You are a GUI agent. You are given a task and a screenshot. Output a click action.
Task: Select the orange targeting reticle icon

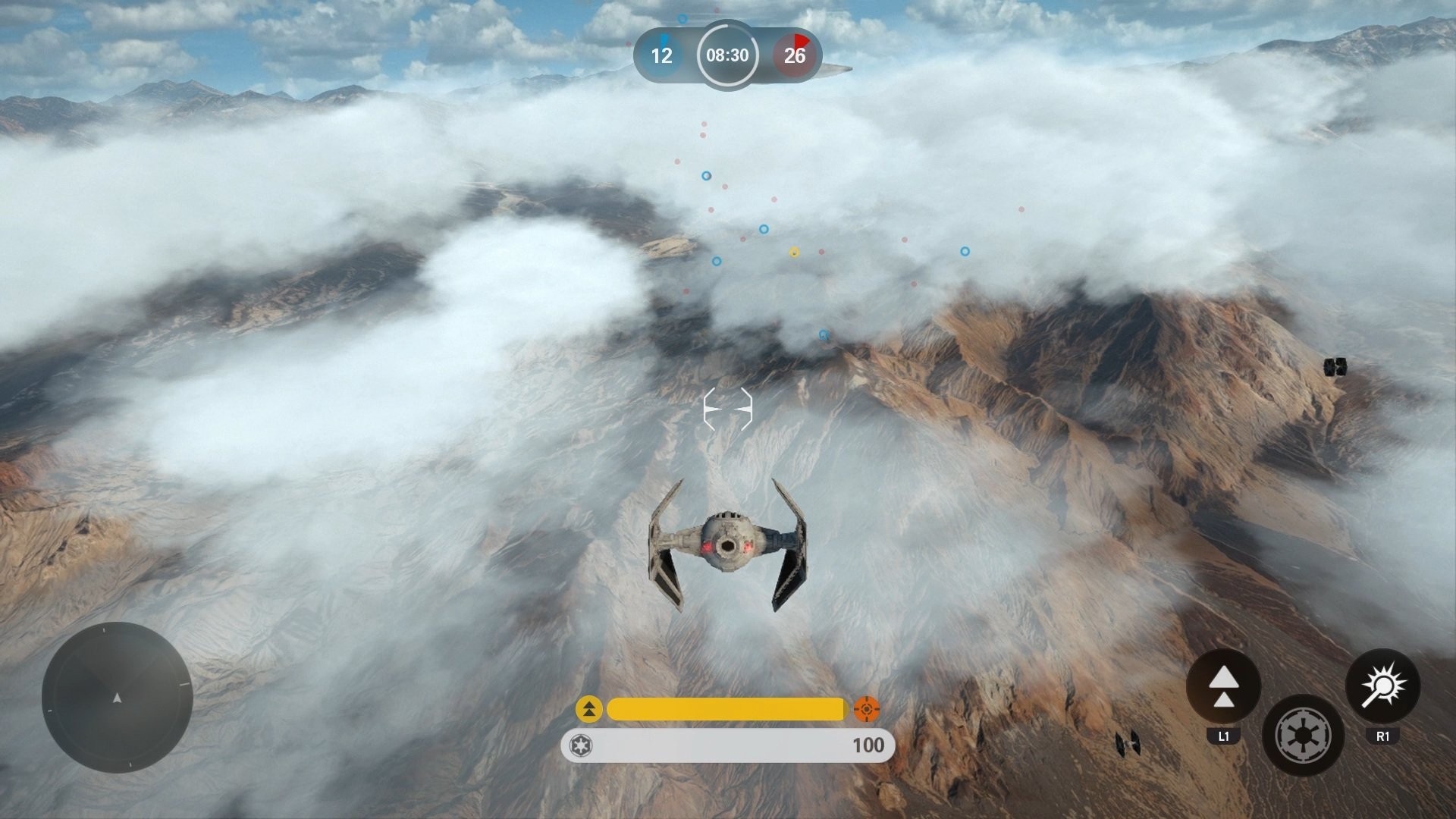865,711
